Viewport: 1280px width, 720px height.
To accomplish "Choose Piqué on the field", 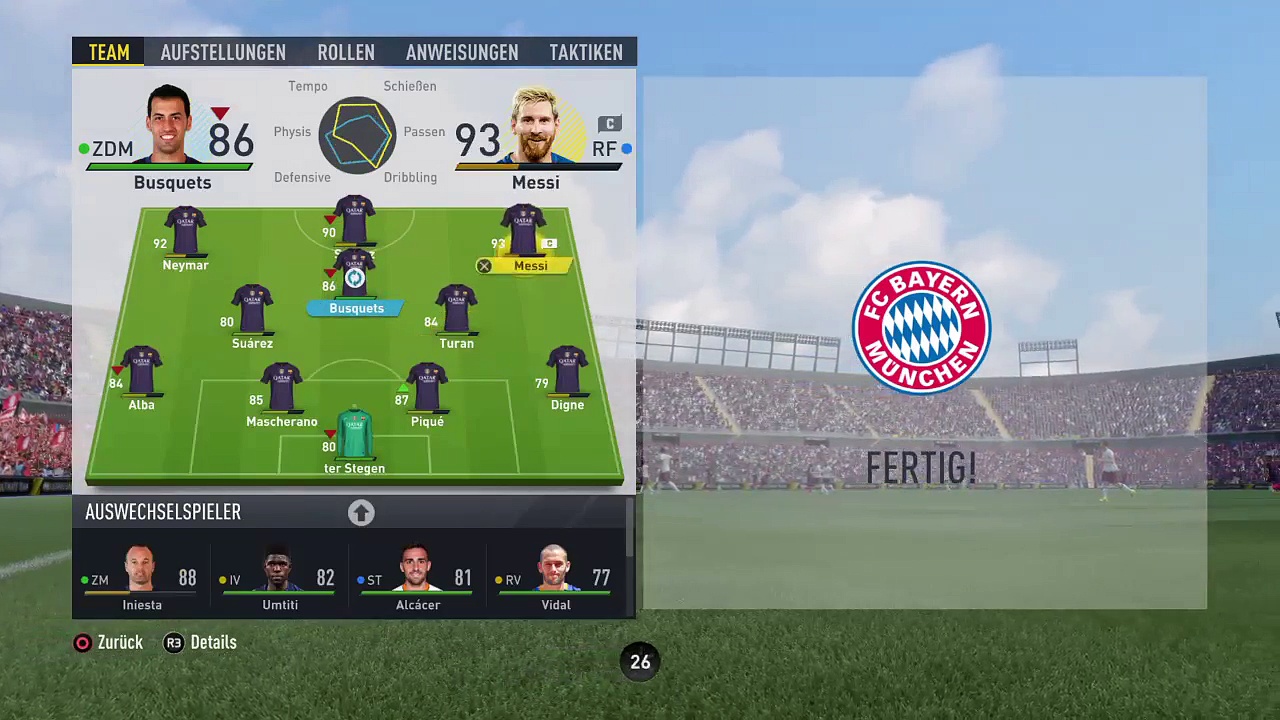I will pyautogui.click(x=427, y=393).
